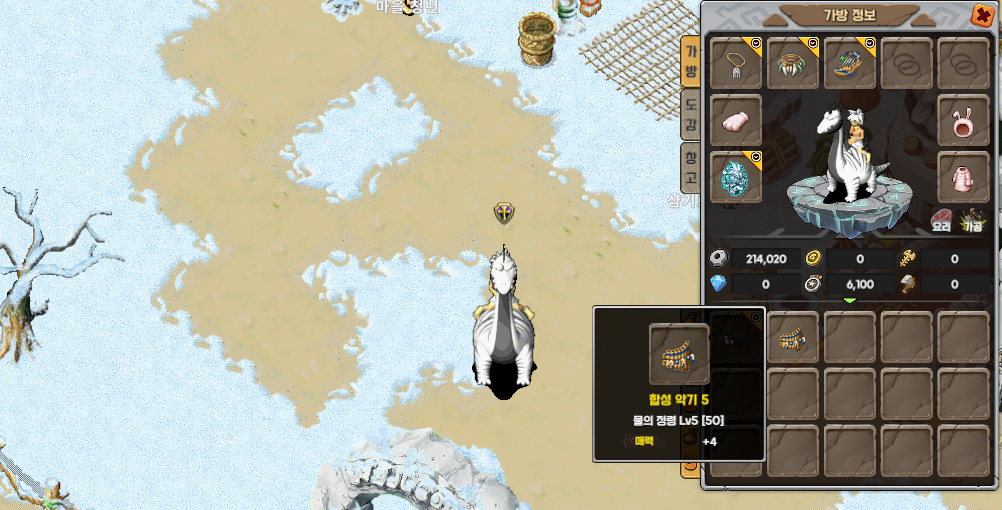Select the equipped fang bracelet slot
Viewport: 1002px width, 510px height.
click(x=793, y=64)
